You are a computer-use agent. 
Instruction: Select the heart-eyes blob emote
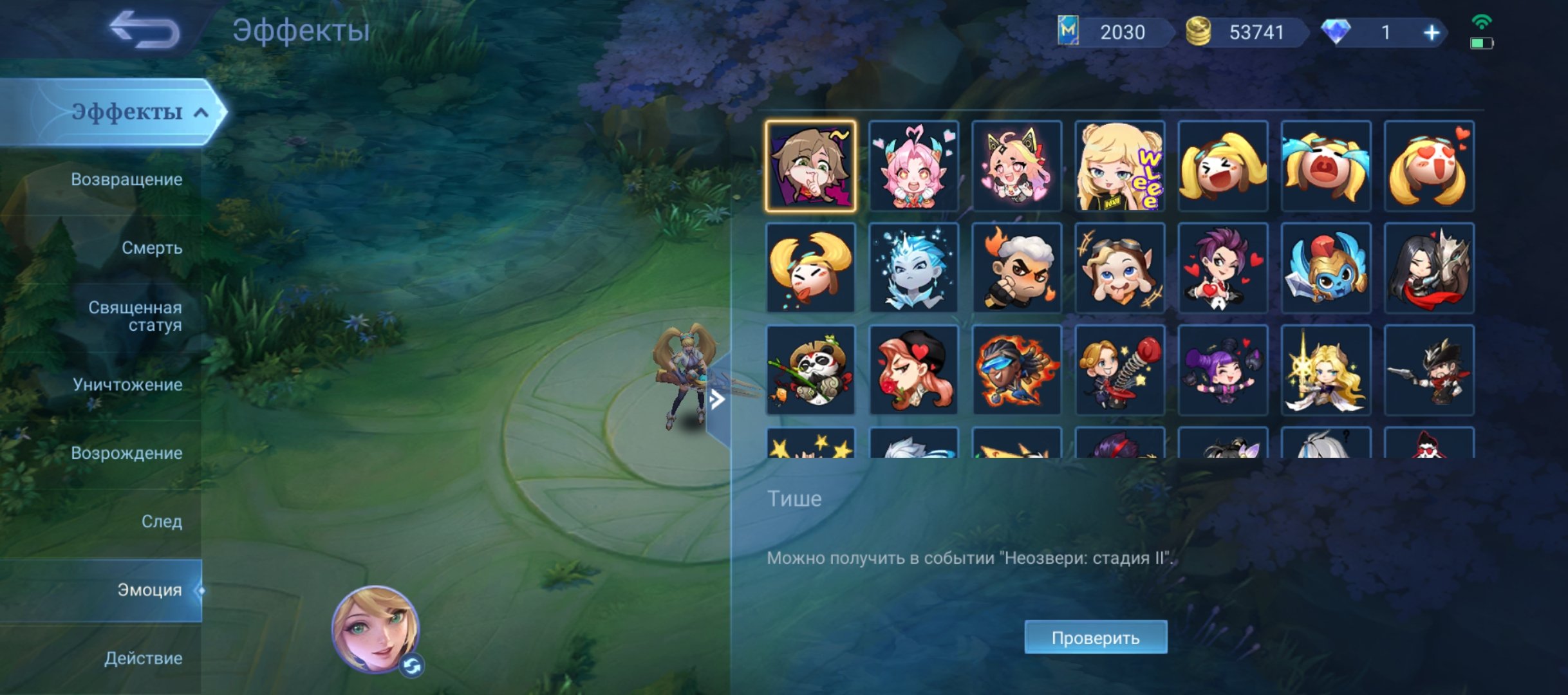coord(1429,167)
